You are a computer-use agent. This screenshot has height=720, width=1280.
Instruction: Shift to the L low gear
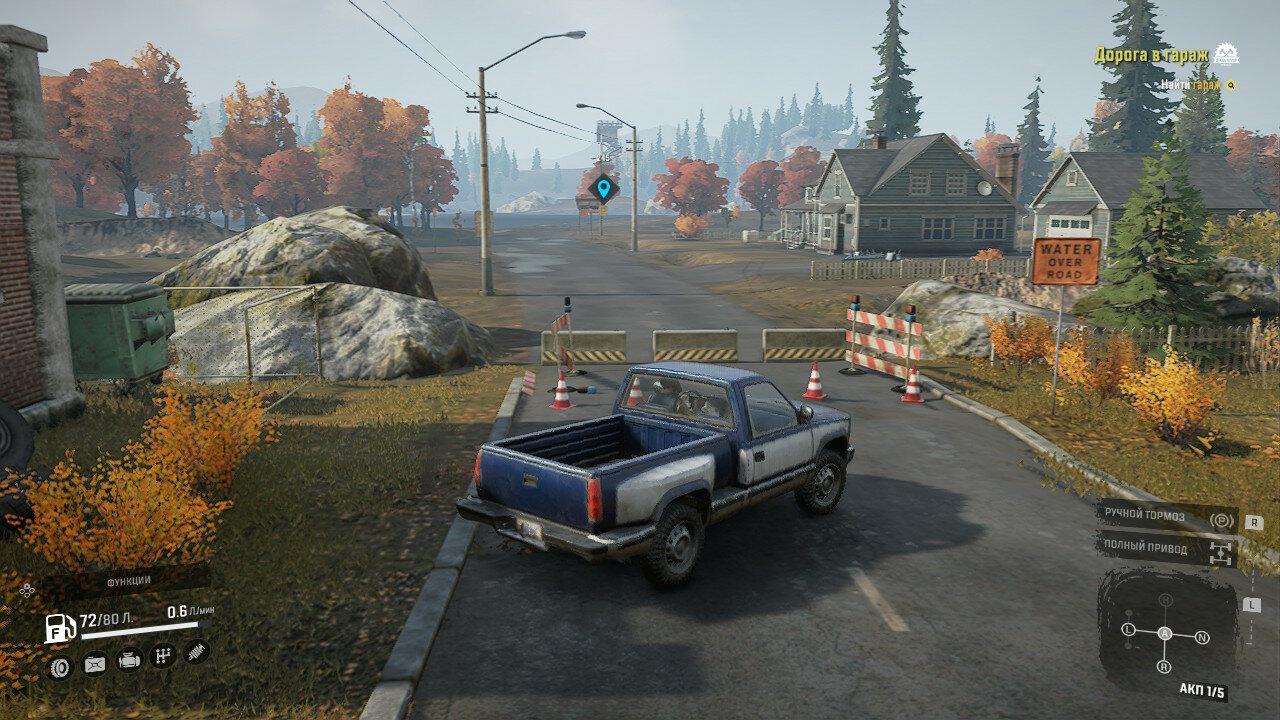tap(1128, 629)
